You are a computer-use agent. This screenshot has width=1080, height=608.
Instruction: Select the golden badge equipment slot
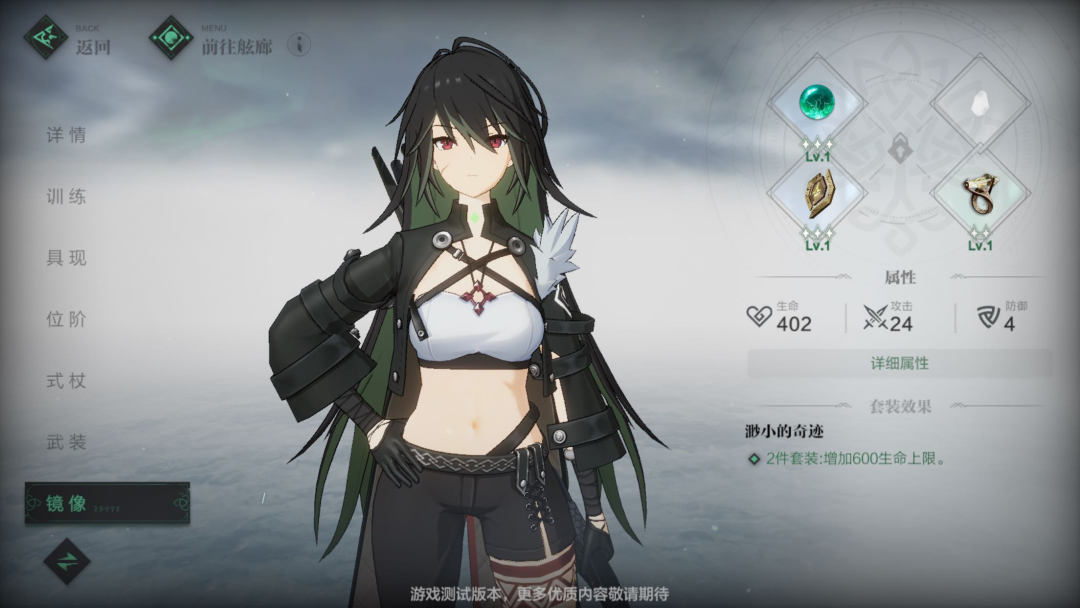[x=817, y=194]
